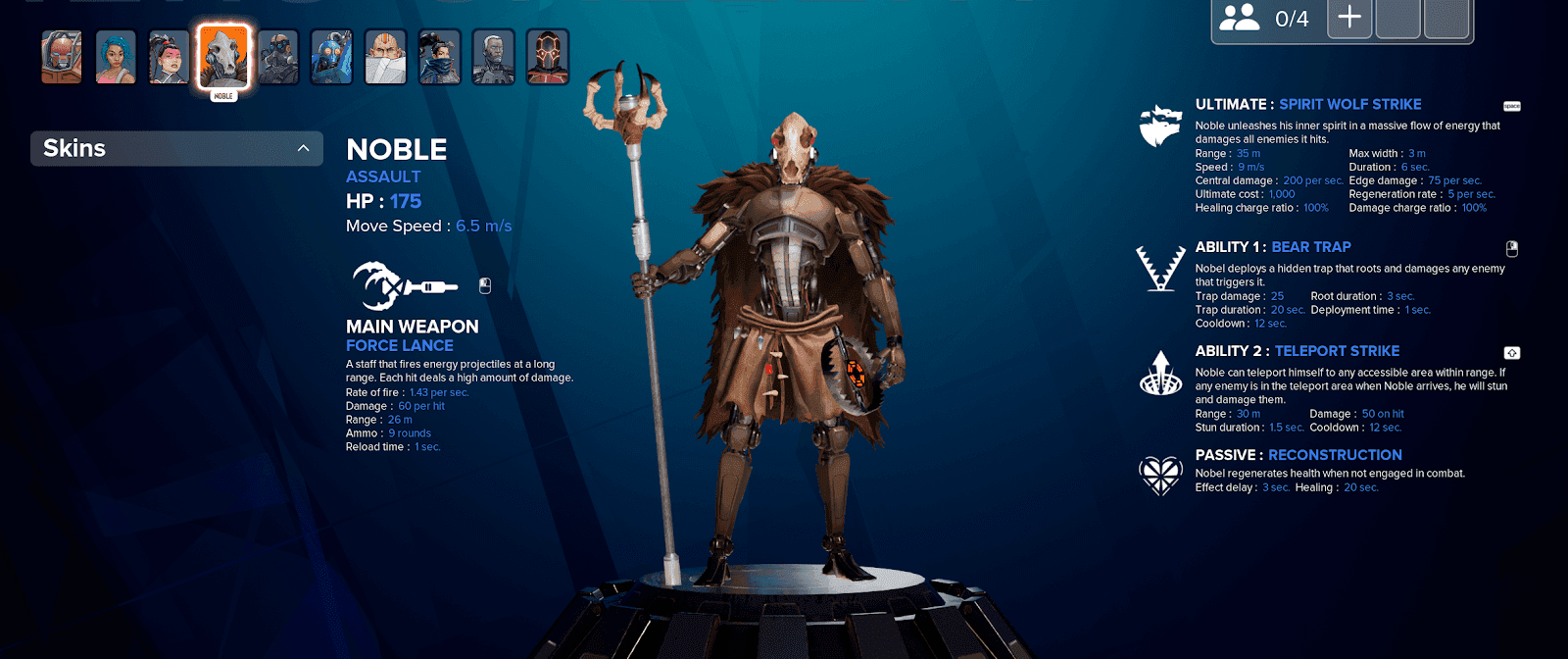Viewport: 1568px width, 659px height.
Task: Collapse the Skins panel
Action: point(303,148)
